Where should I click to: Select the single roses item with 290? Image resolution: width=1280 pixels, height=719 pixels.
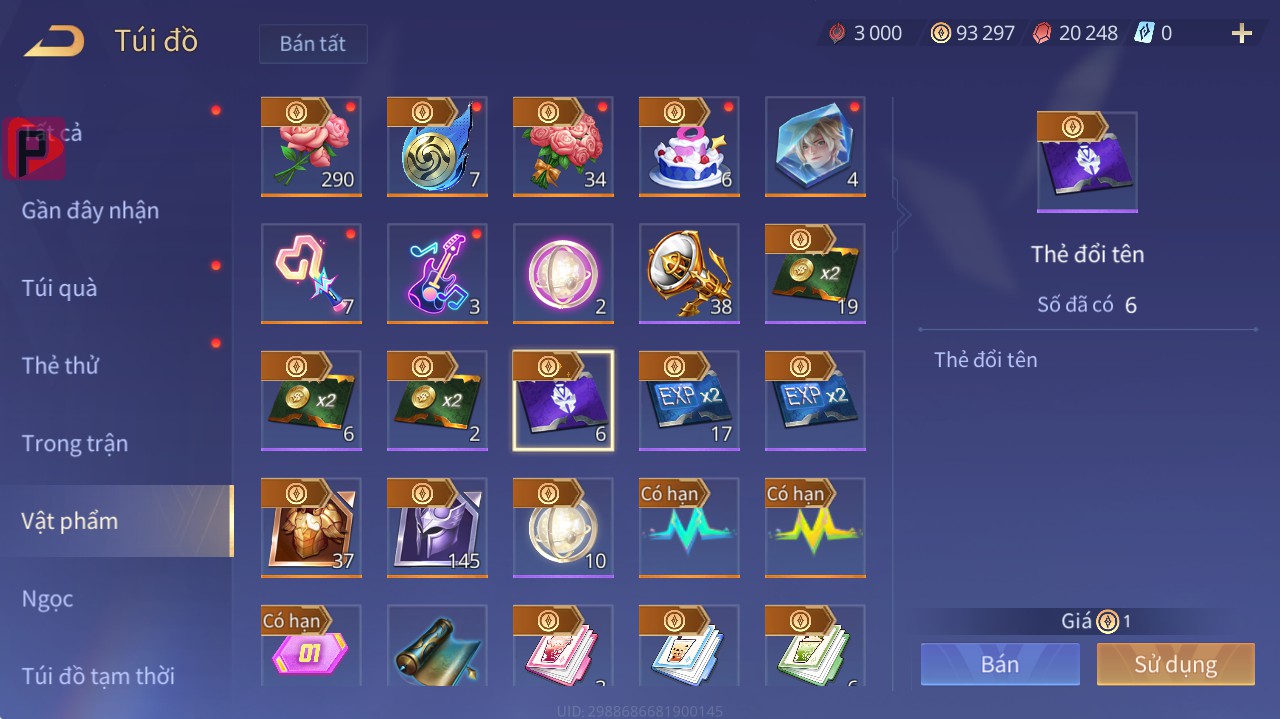click(x=311, y=147)
